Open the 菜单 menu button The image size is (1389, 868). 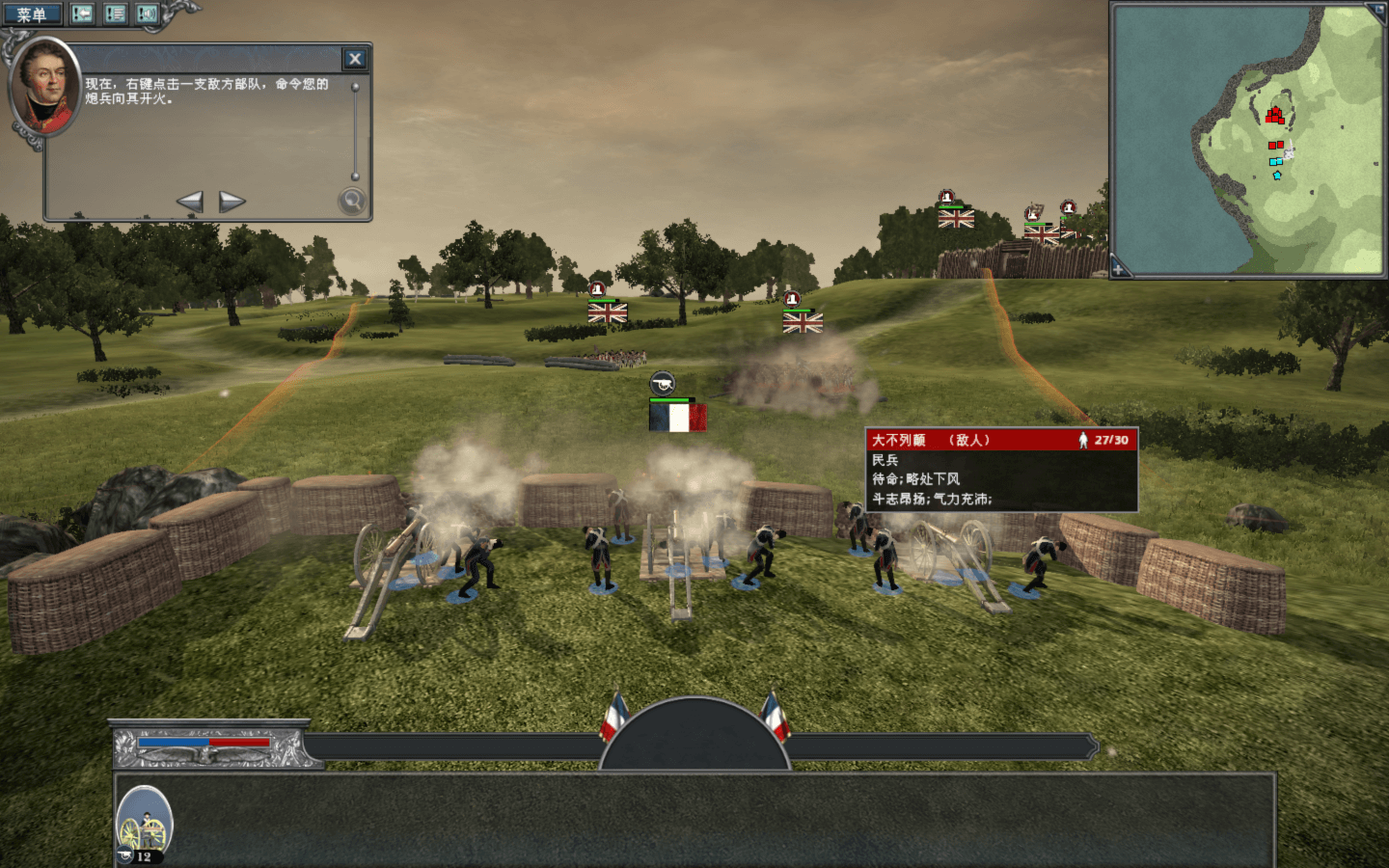pos(31,14)
